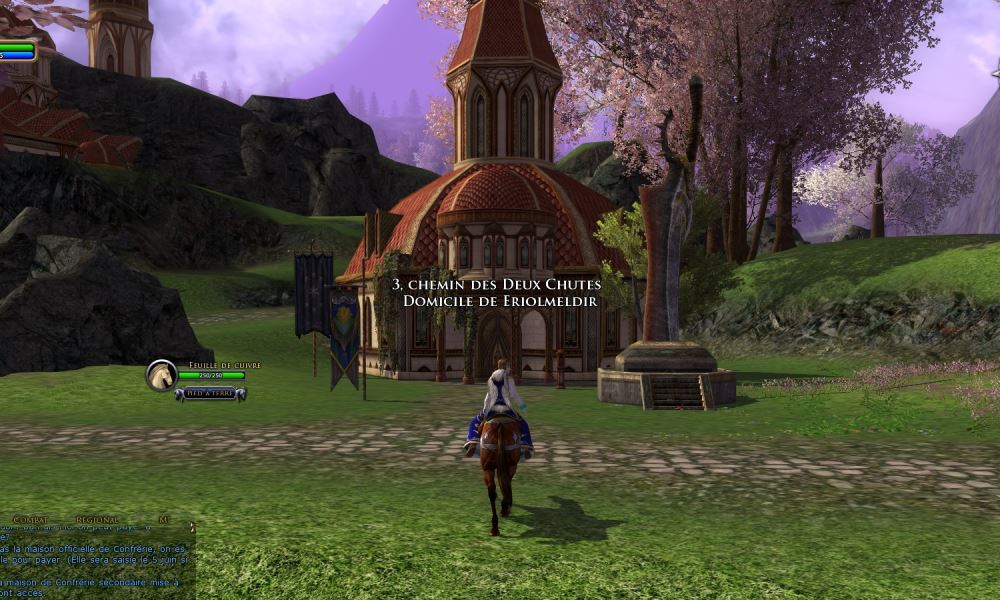The width and height of the screenshot is (1000, 600).
Task: Open the Regional chat tab
Action: tap(97, 520)
